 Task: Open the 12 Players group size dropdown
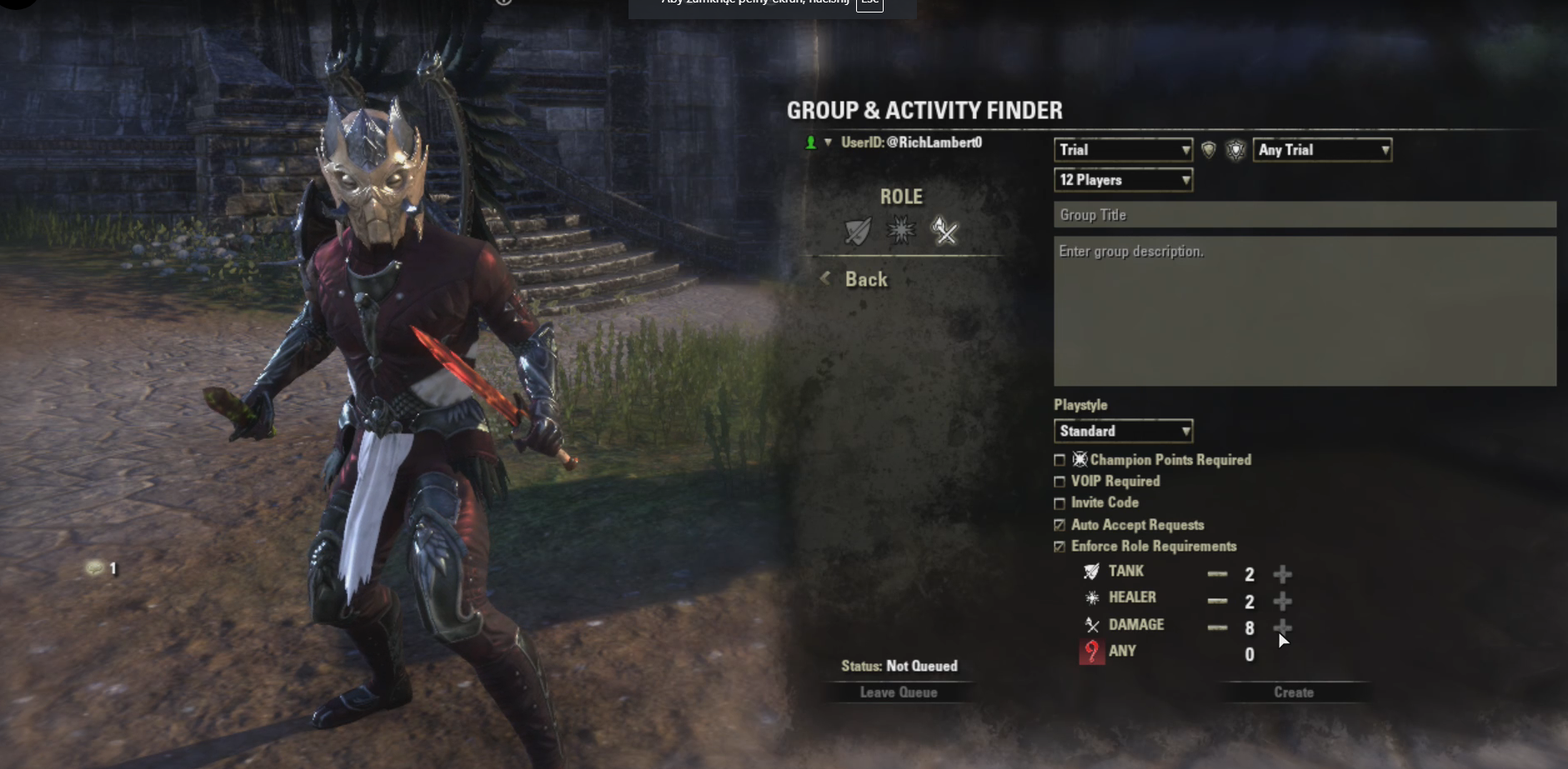coord(1123,180)
